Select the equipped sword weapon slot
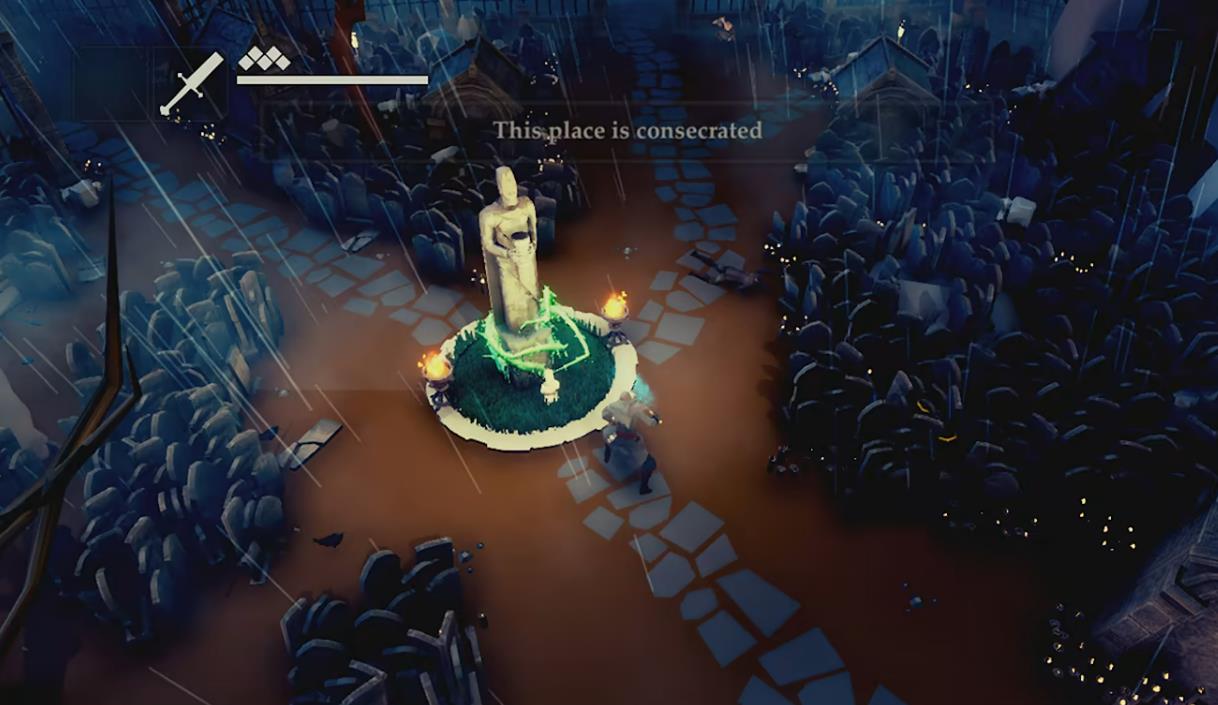 [193, 83]
